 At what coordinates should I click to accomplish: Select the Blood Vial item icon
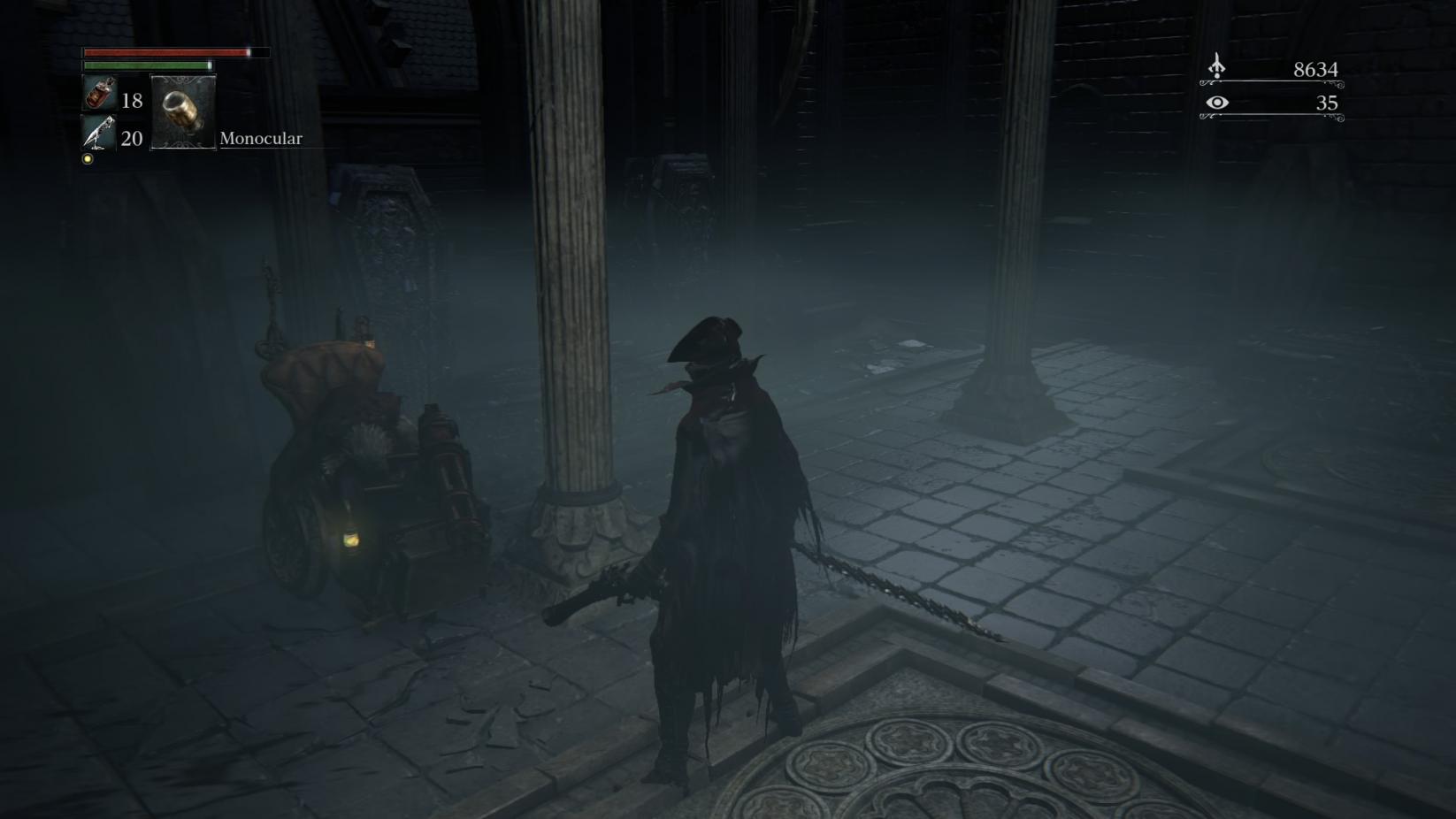99,94
